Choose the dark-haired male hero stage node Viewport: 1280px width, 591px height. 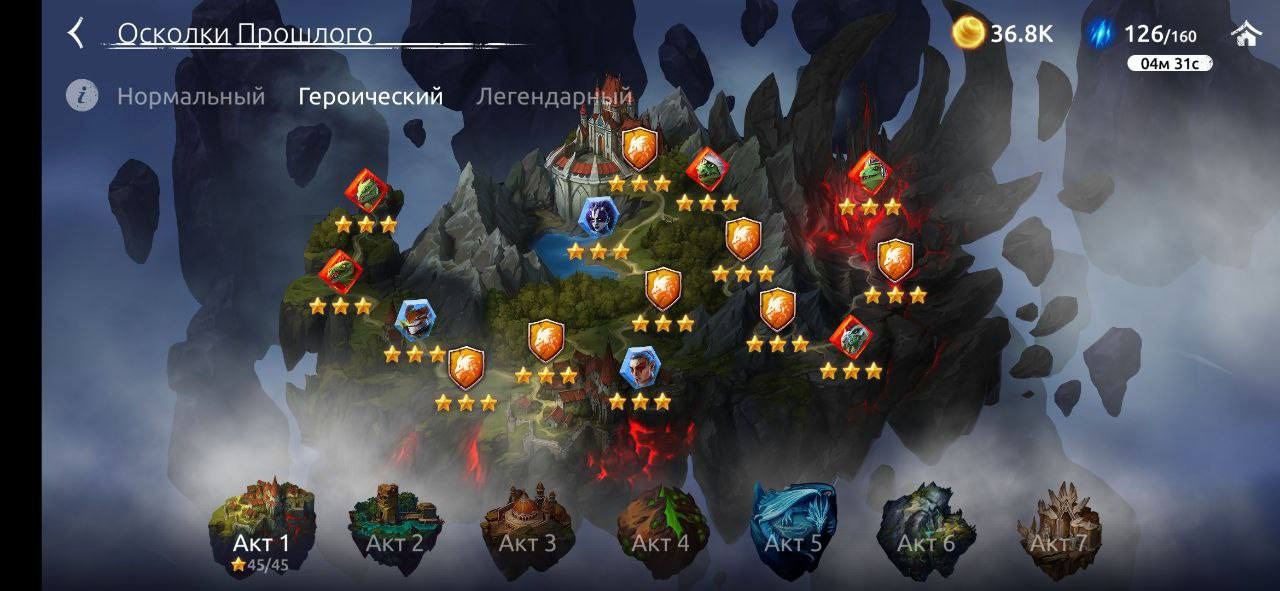(639, 368)
